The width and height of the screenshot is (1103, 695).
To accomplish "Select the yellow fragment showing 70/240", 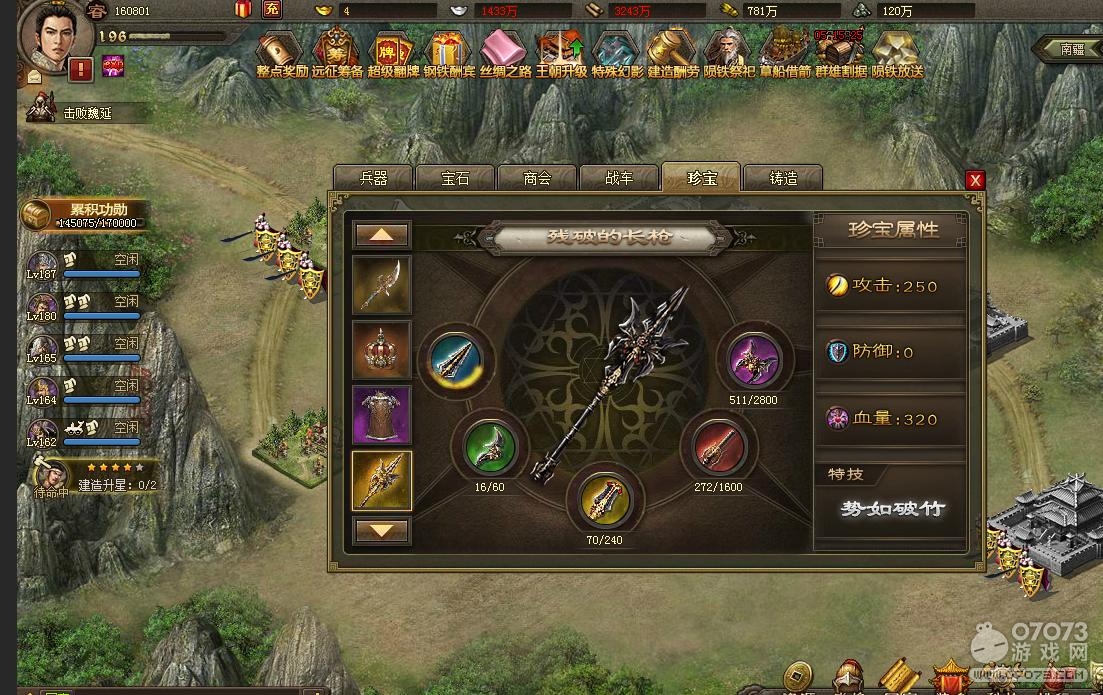I will [x=604, y=499].
